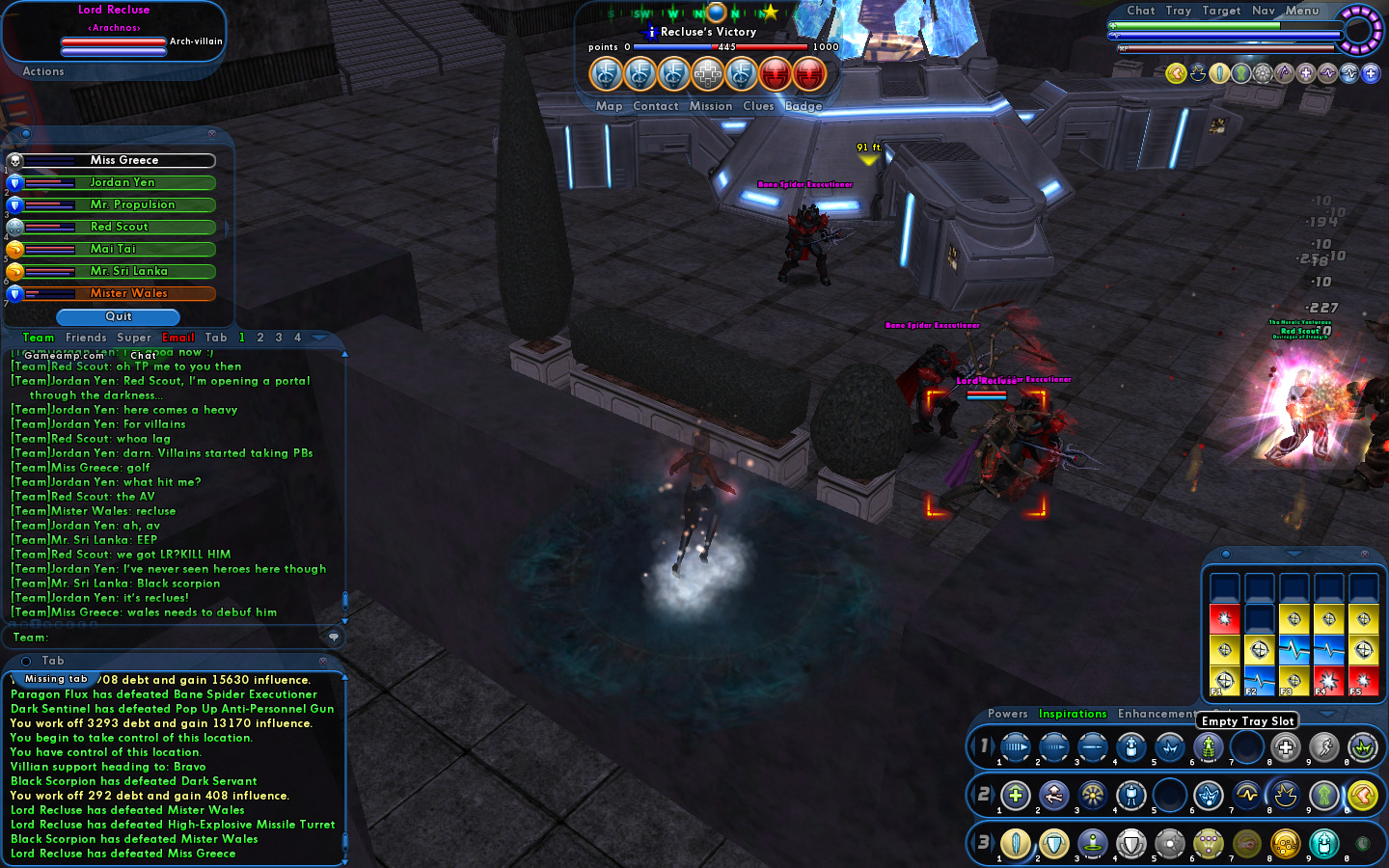This screenshot has height=868, width=1389.
Task: Open the main Menu
Action: click(x=1301, y=11)
